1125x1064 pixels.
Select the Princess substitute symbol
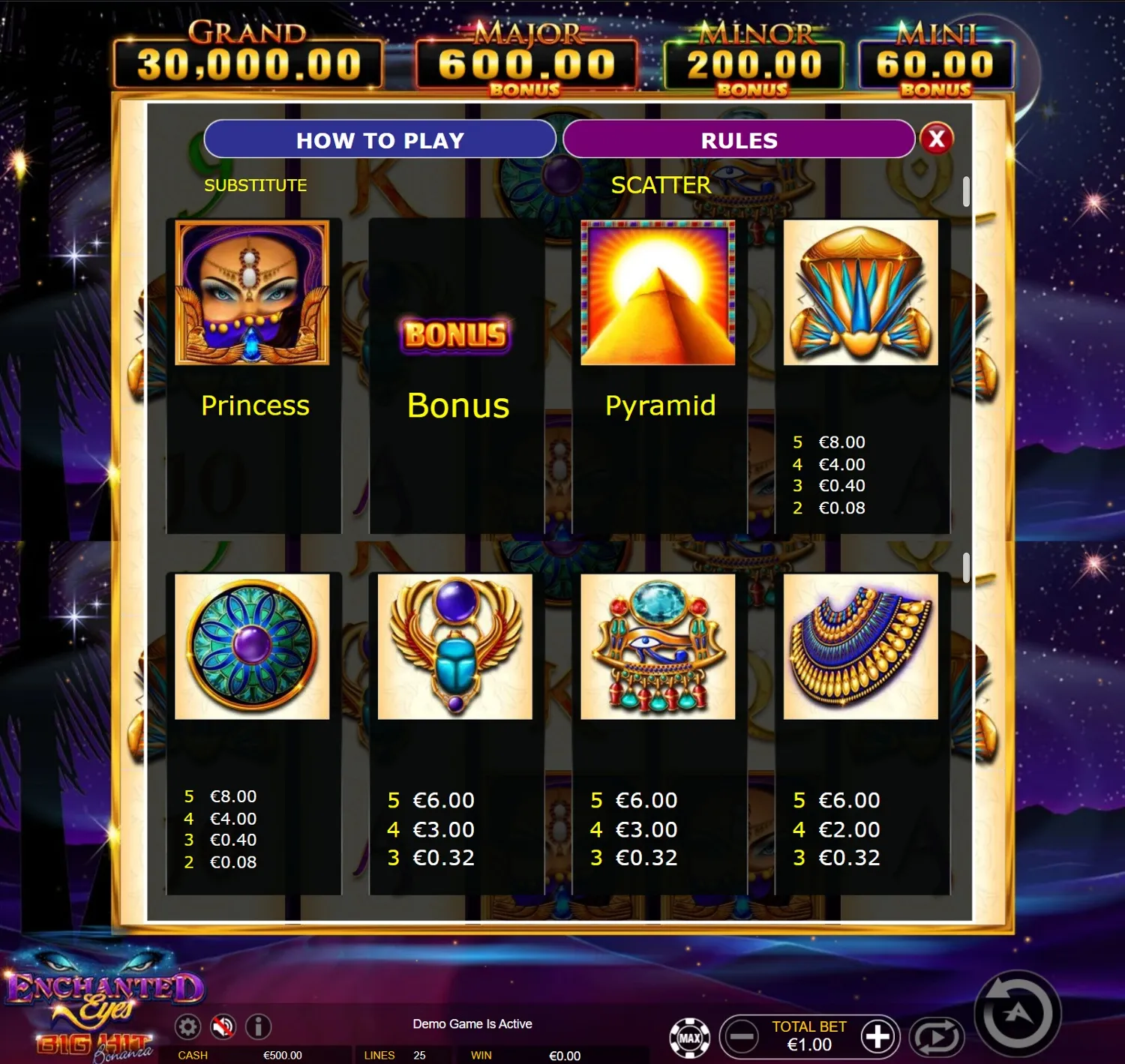pyautogui.click(x=253, y=292)
